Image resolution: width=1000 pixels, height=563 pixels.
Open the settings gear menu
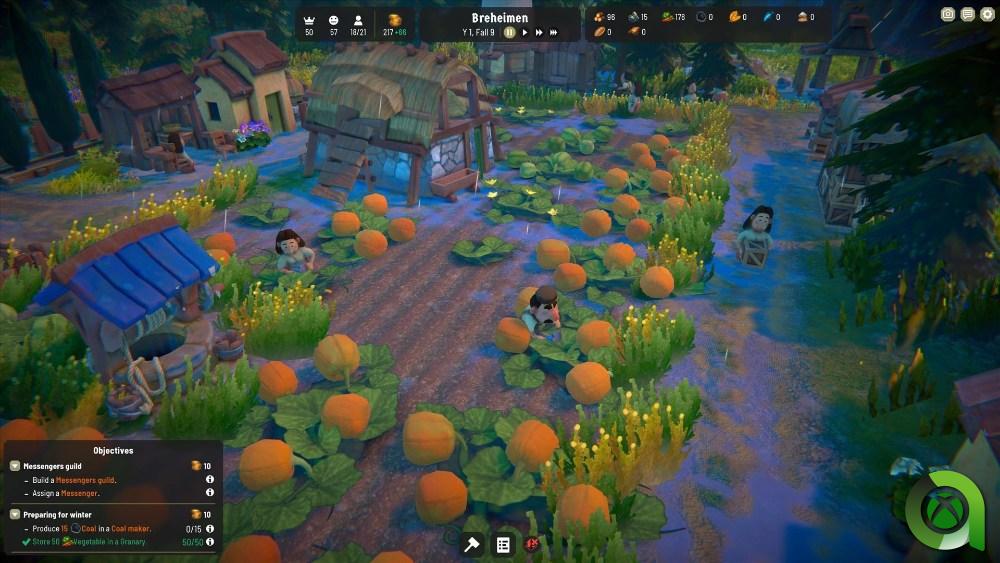987,15
